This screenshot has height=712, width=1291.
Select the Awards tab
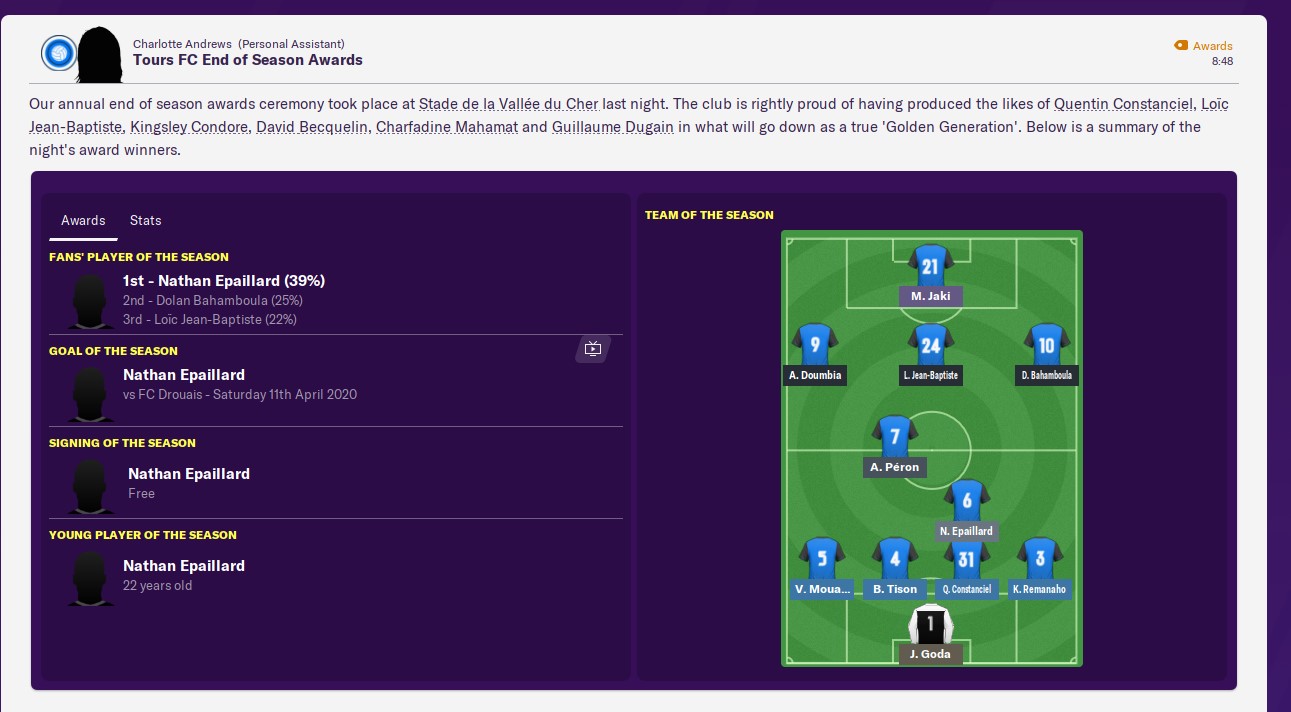pyautogui.click(x=83, y=220)
